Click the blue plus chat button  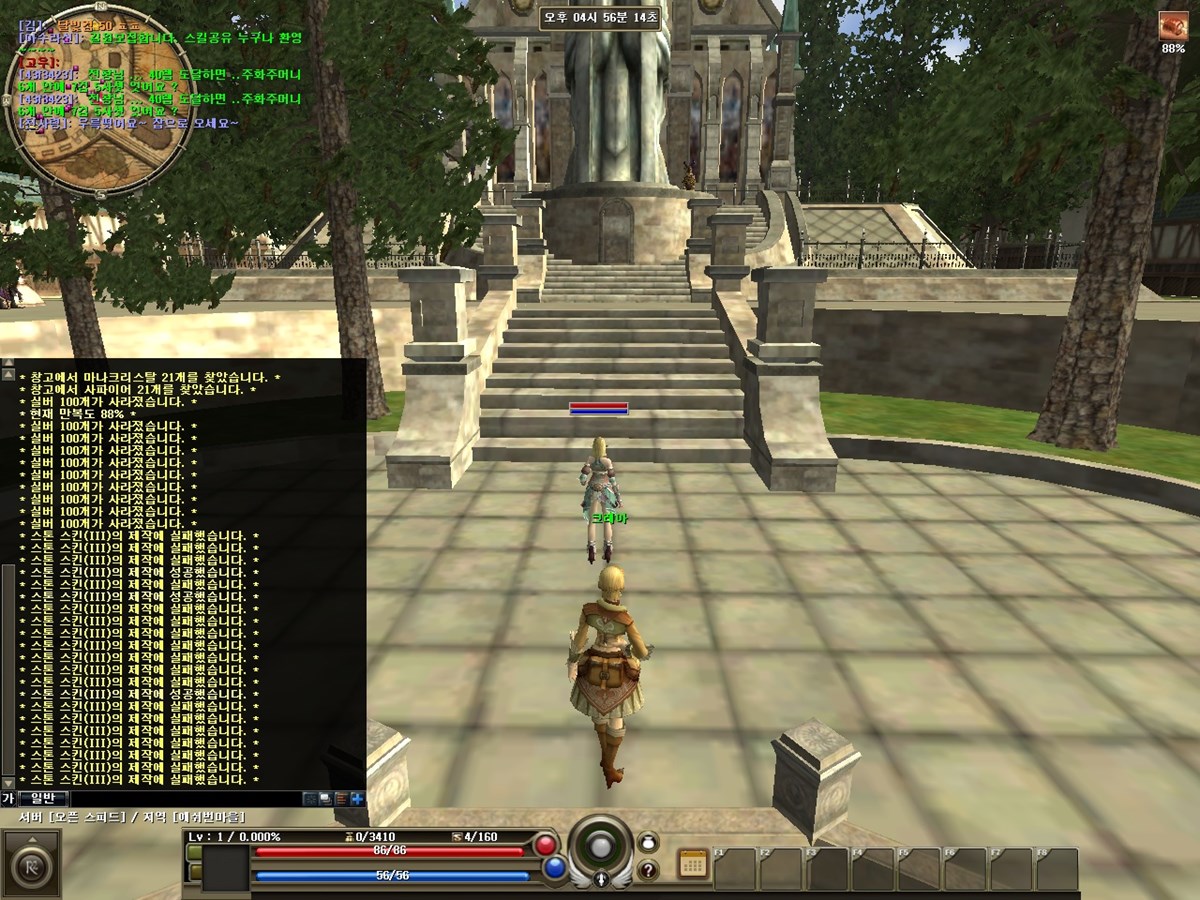pyautogui.click(x=357, y=799)
